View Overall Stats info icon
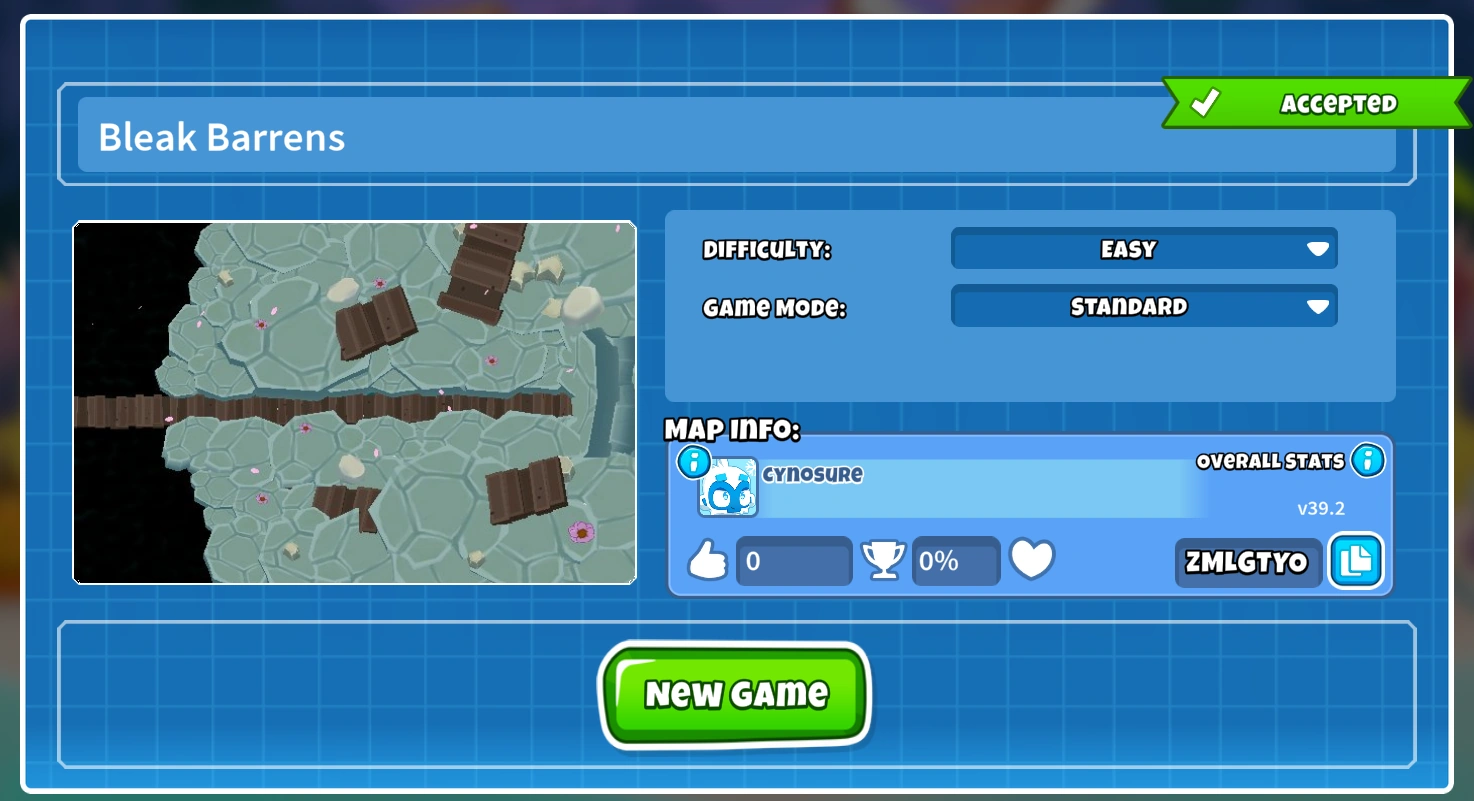This screenshot has width=1474, height=801. coord(1366,460)
